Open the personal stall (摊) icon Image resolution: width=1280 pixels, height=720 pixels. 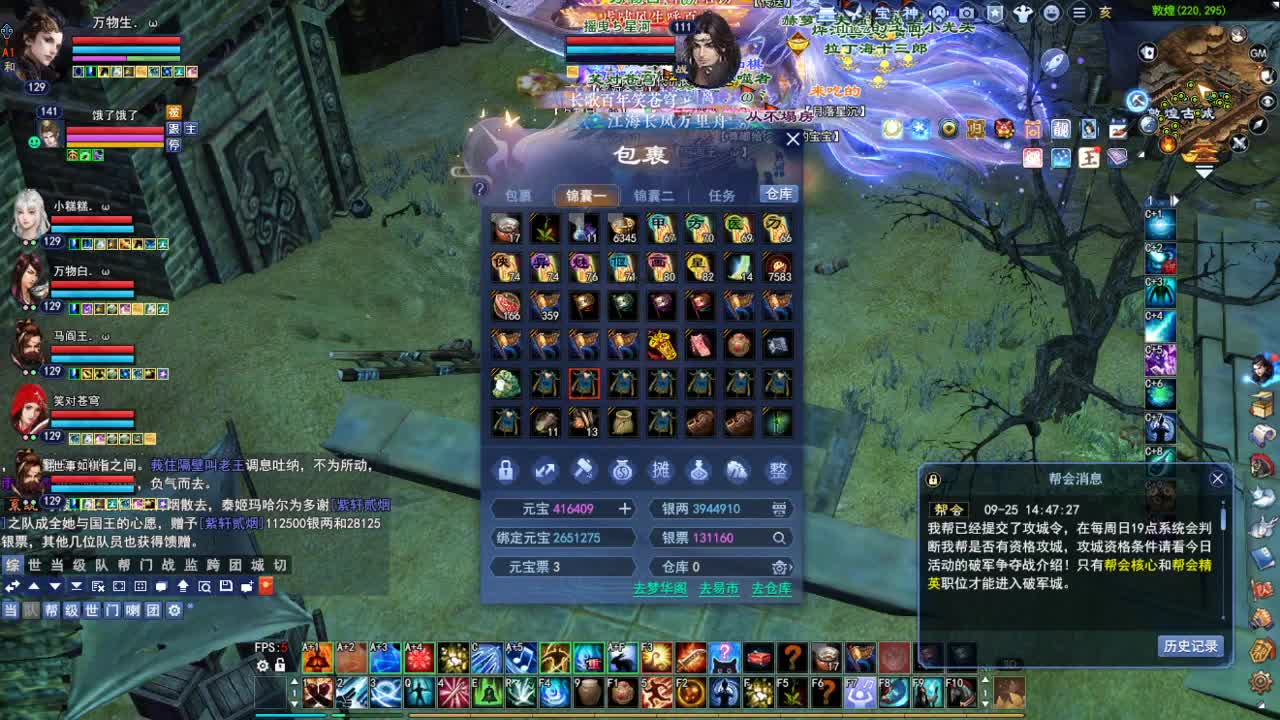(x=660, y=470)
